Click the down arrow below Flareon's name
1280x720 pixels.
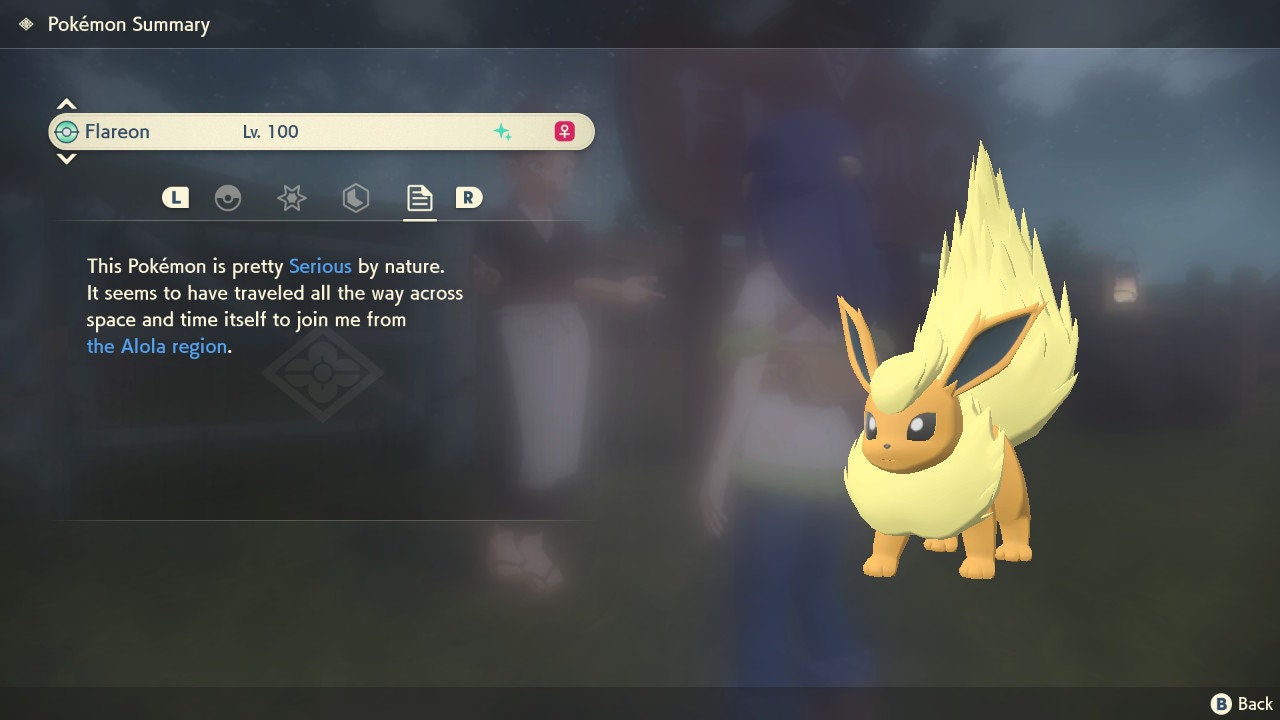(66, 158)
